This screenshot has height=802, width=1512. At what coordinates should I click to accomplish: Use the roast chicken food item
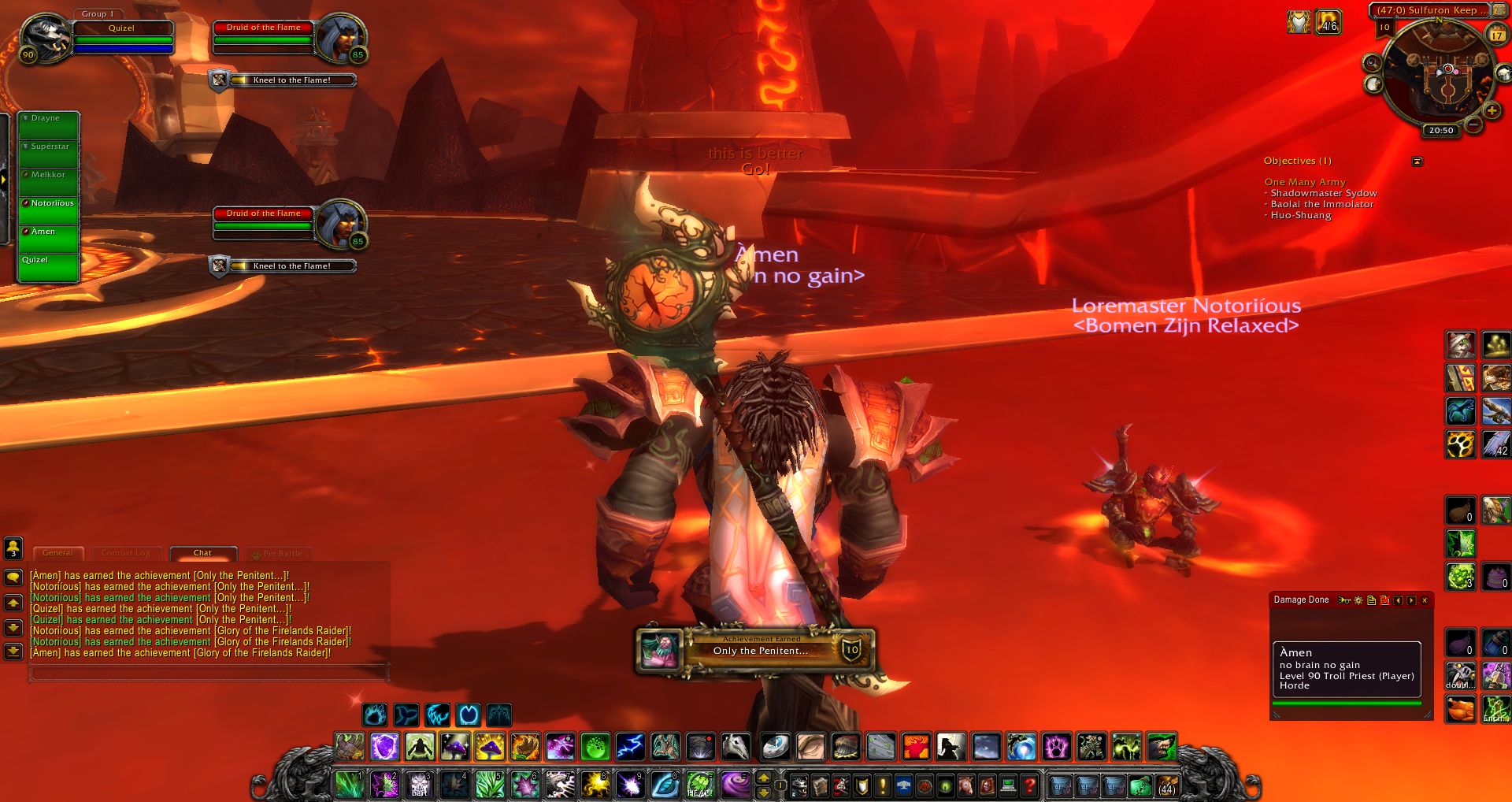pos(1461,709)
